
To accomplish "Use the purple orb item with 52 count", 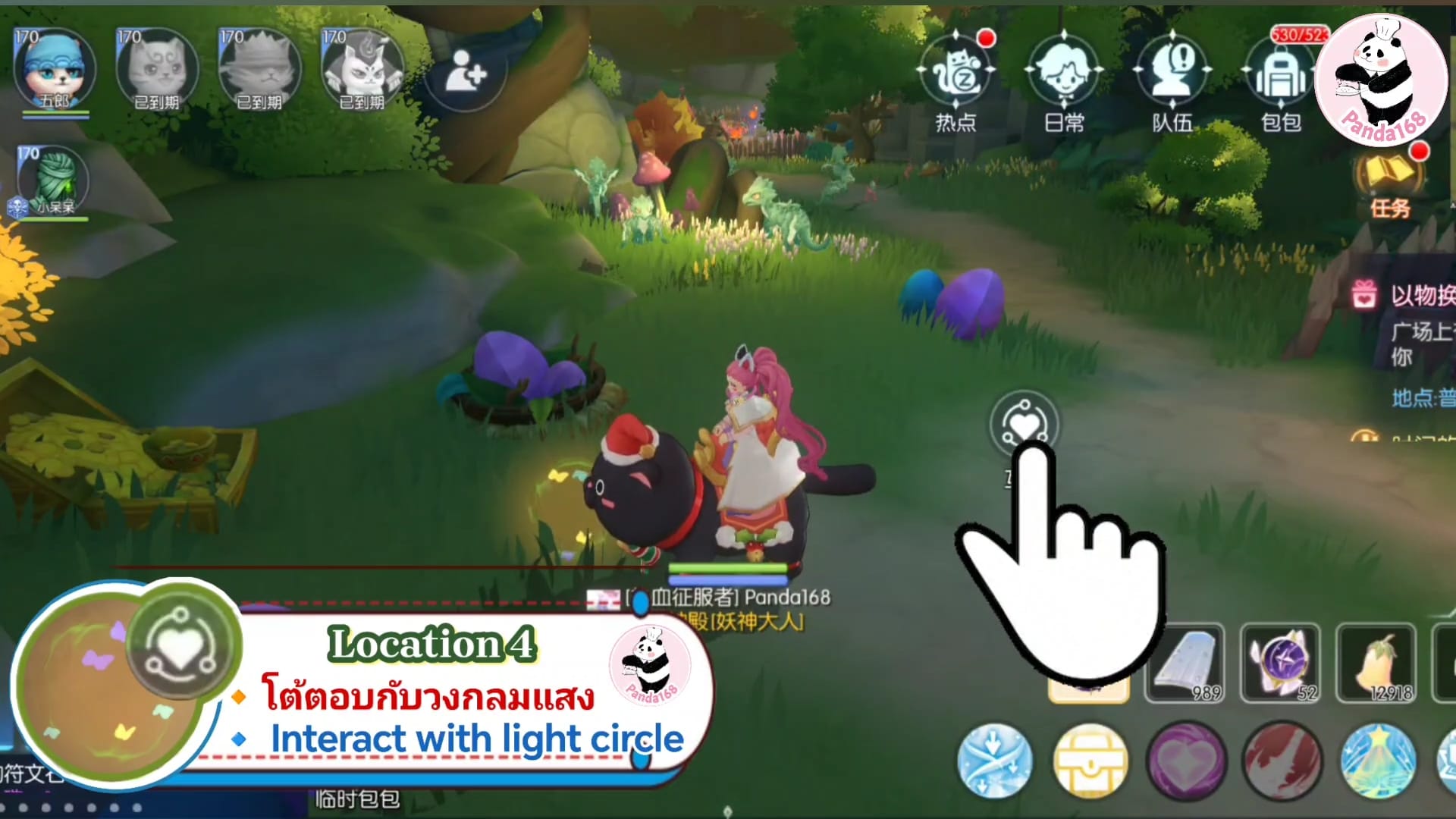I will [x=1280, y=662].
